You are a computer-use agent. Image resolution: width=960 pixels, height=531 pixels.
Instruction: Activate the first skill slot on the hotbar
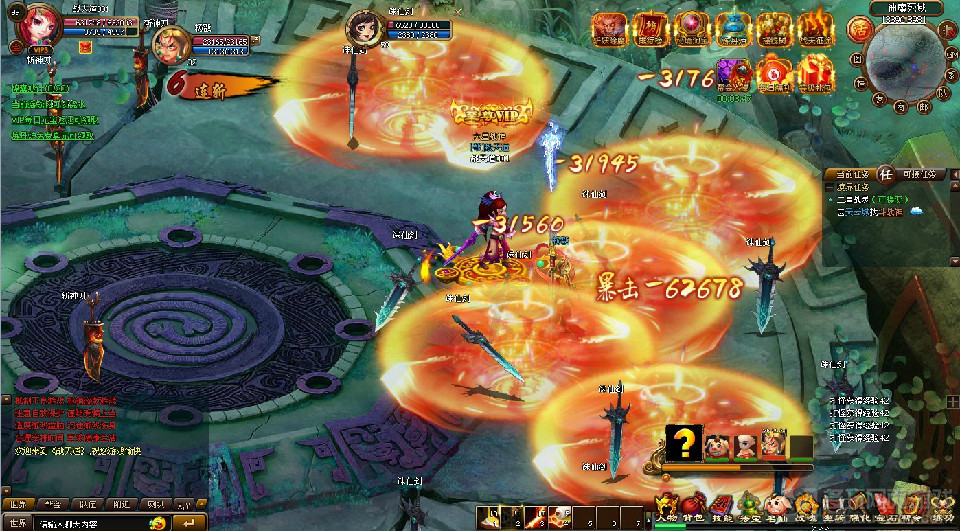(489, 516)
